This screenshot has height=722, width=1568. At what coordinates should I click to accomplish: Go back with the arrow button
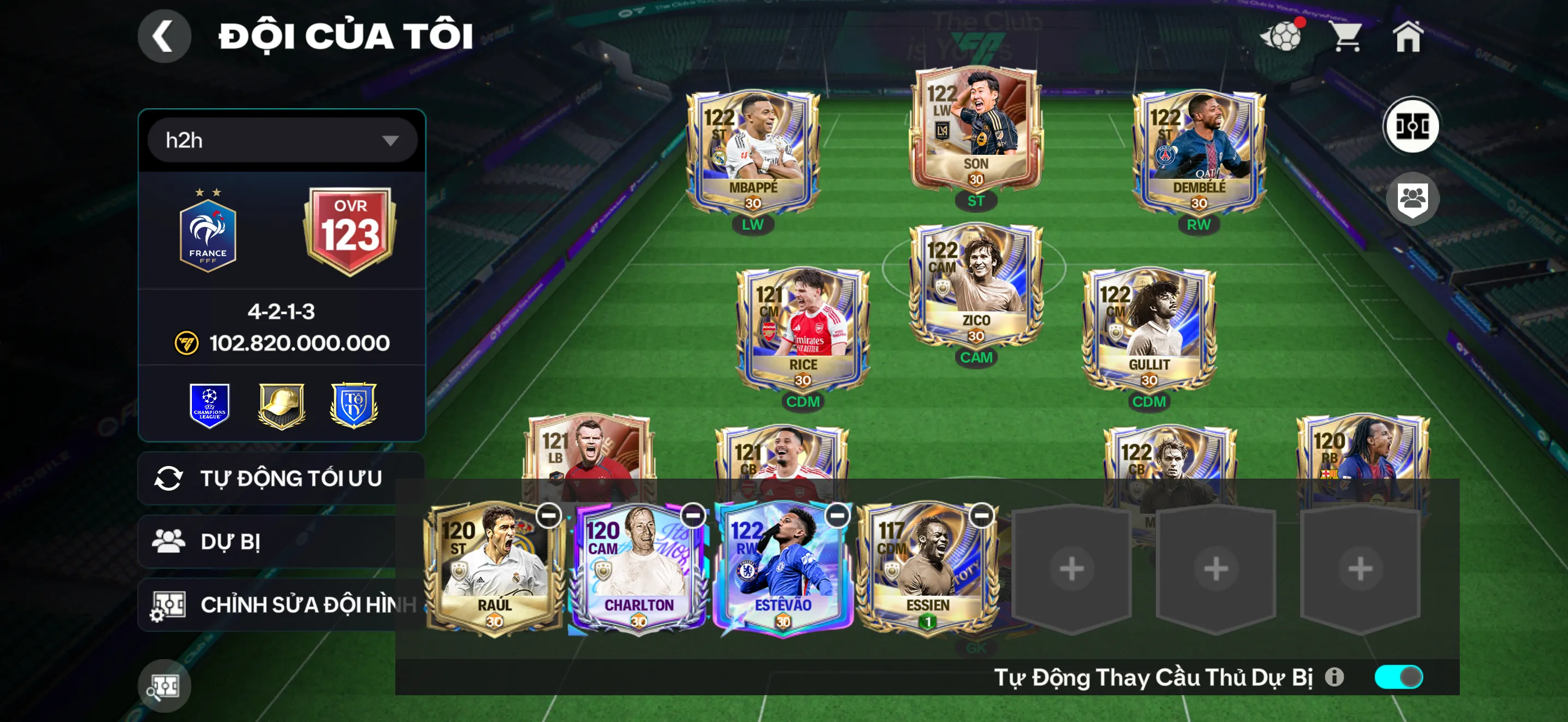(163, 36)
